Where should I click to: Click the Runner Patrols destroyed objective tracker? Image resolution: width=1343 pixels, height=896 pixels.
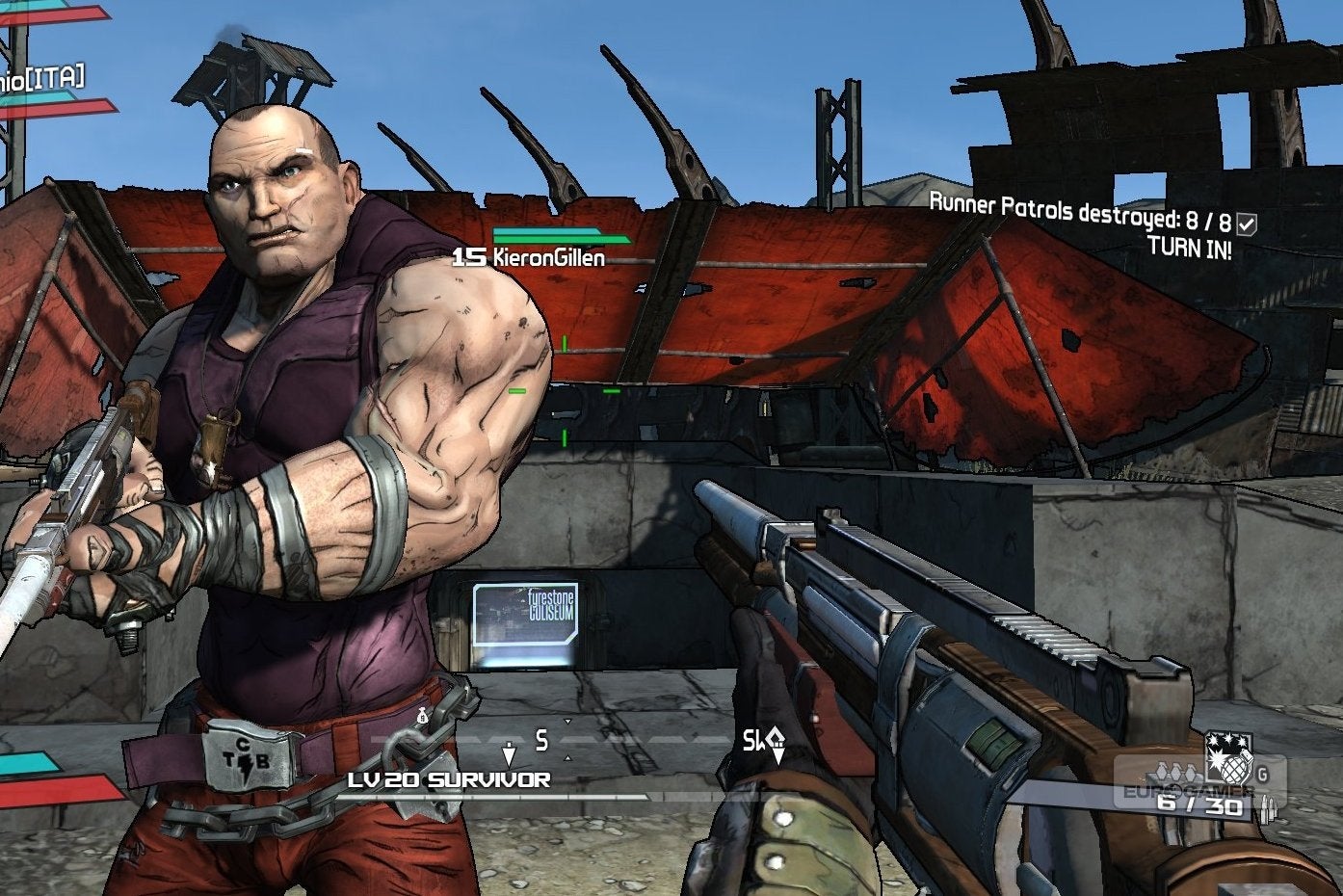[1079, 211]
